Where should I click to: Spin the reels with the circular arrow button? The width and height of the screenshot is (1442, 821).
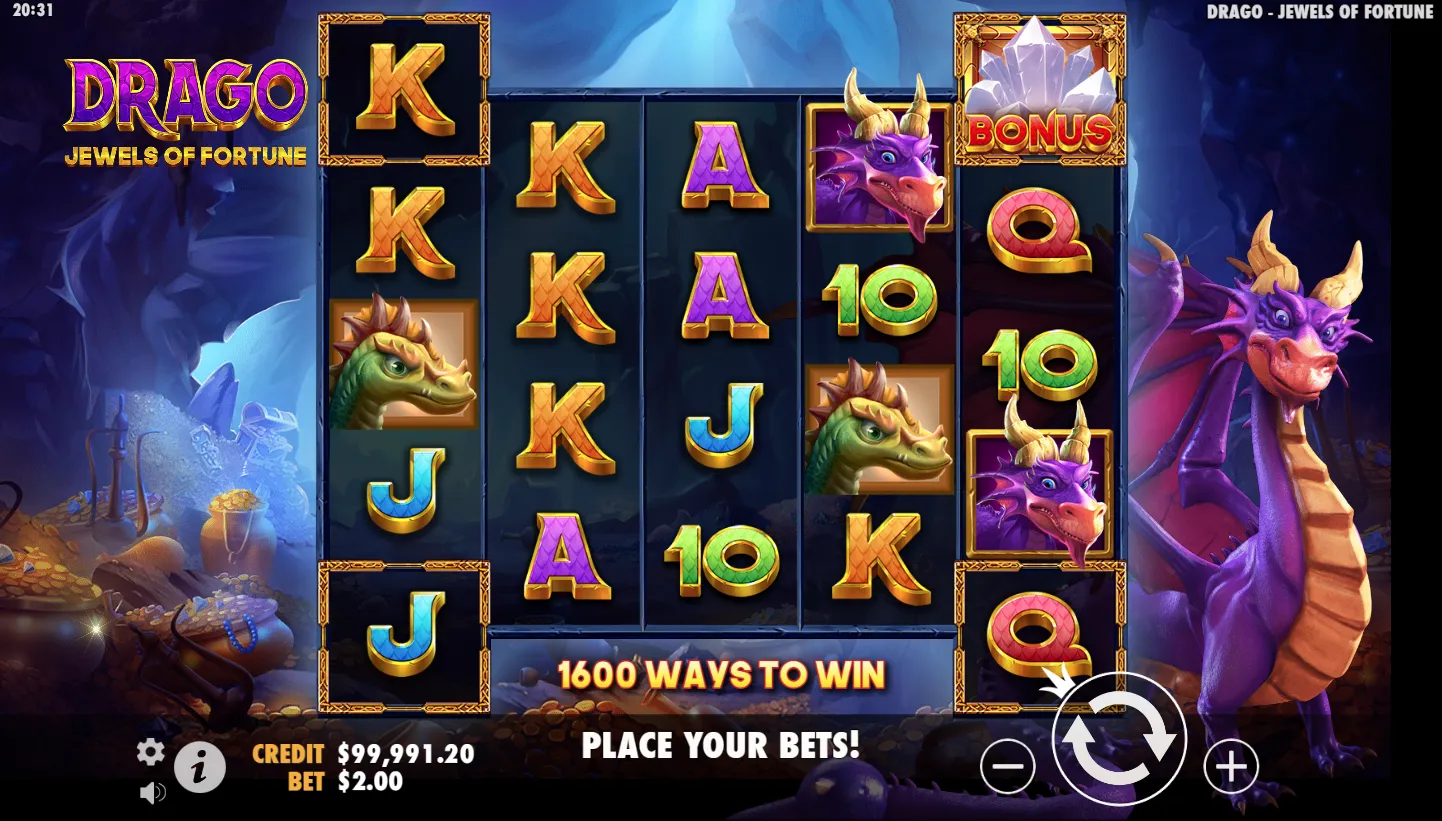coord(1119,739)
